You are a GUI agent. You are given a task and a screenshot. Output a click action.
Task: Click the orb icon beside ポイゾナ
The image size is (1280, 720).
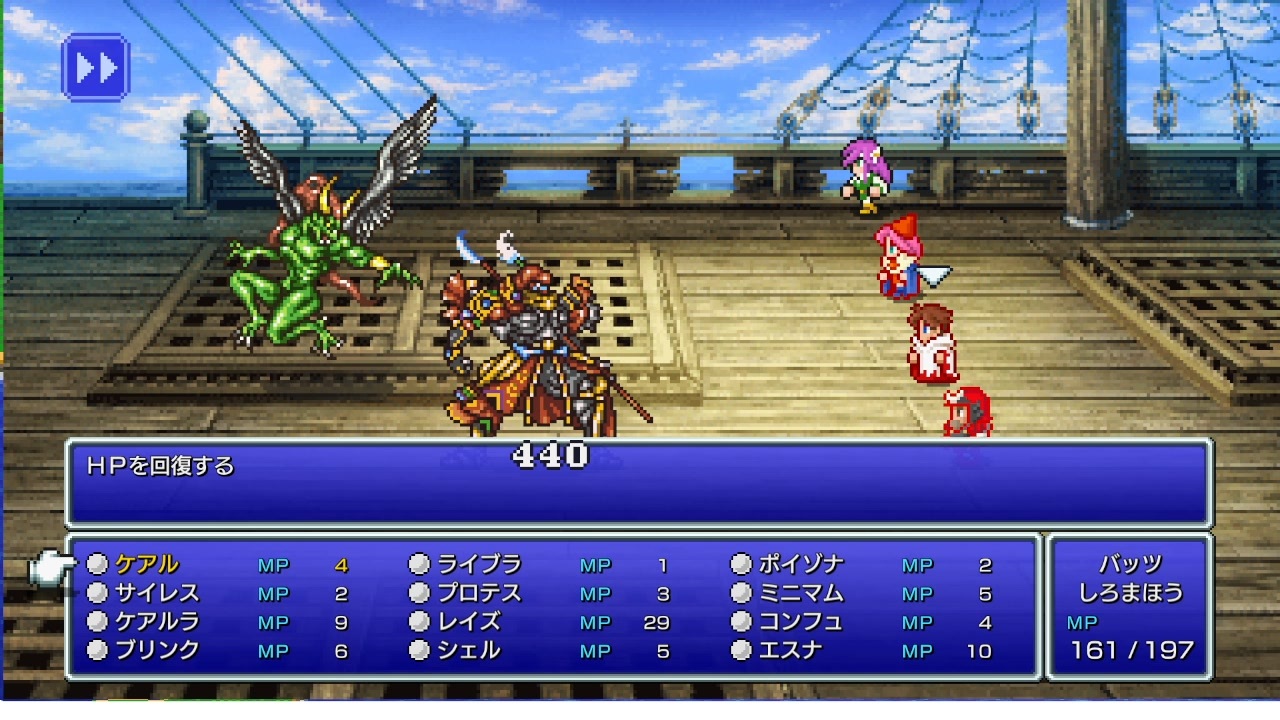point(743,564)
